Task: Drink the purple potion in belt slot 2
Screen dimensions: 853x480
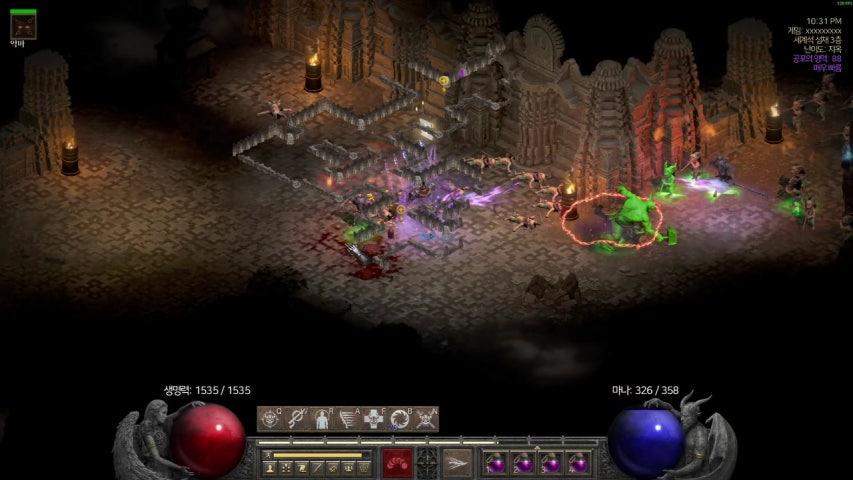Action: (523, 464)
